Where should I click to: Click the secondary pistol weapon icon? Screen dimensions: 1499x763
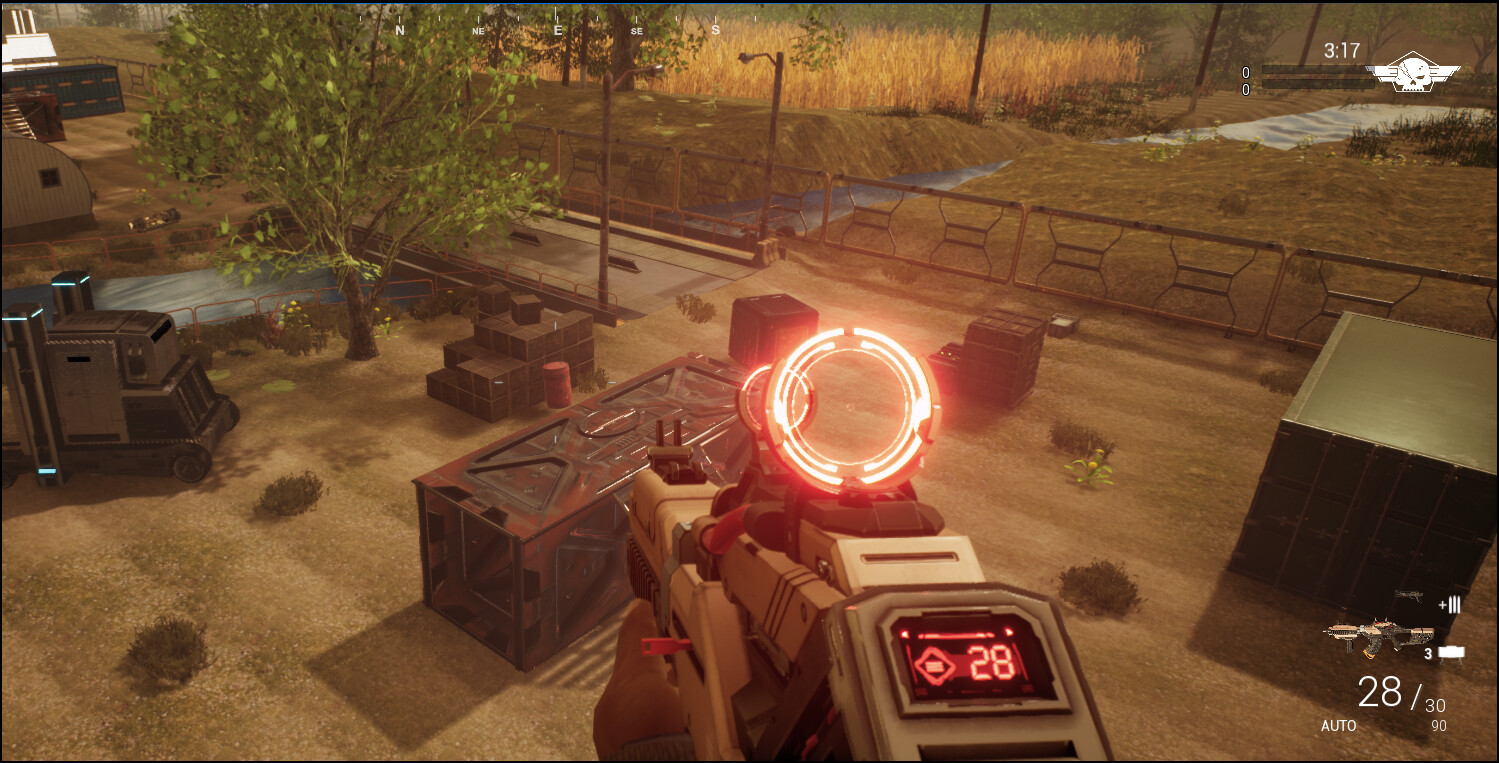[x=1409, y=594]
